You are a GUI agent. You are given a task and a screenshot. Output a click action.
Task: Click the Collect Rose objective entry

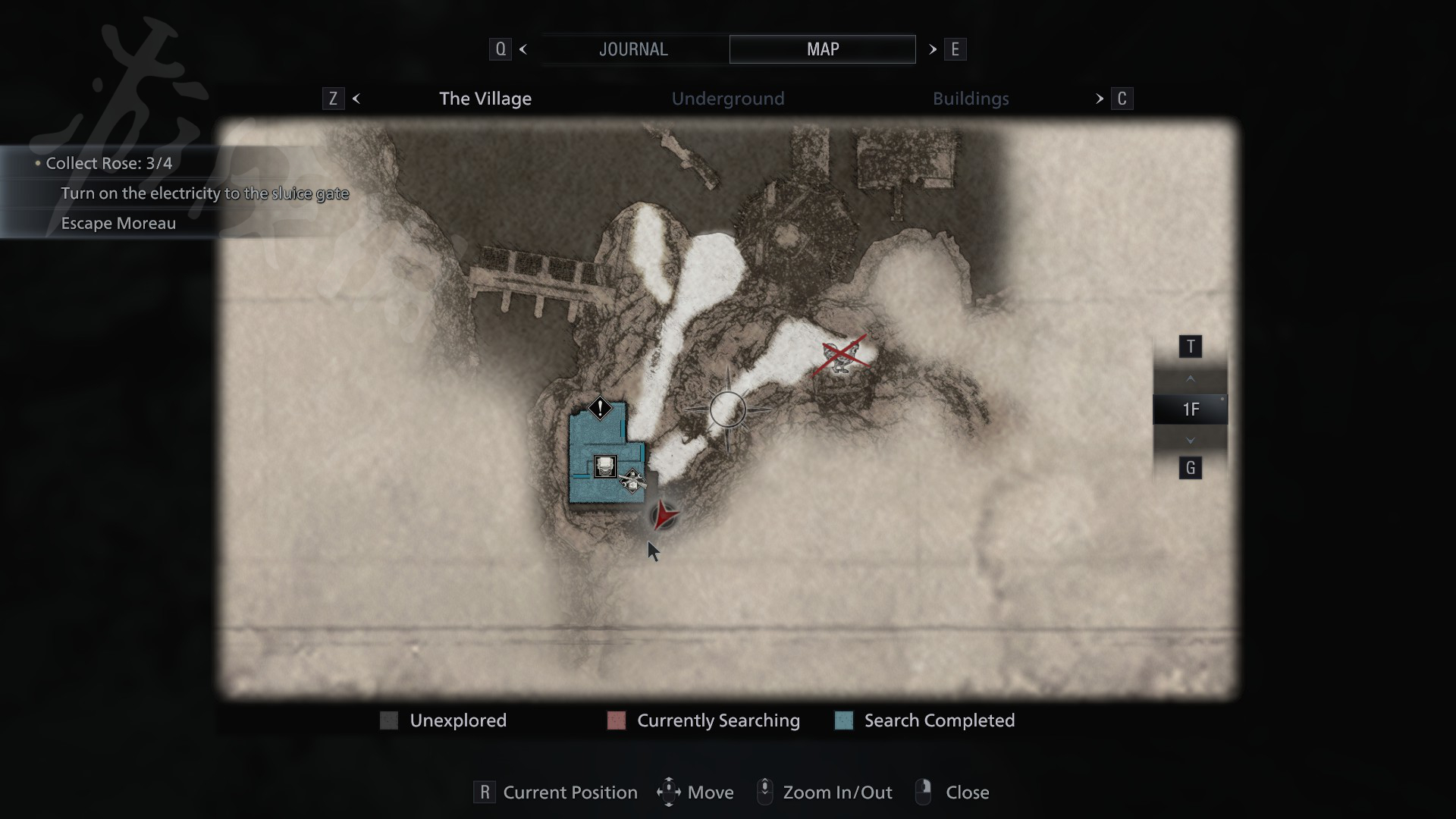(x=108, y=163)
